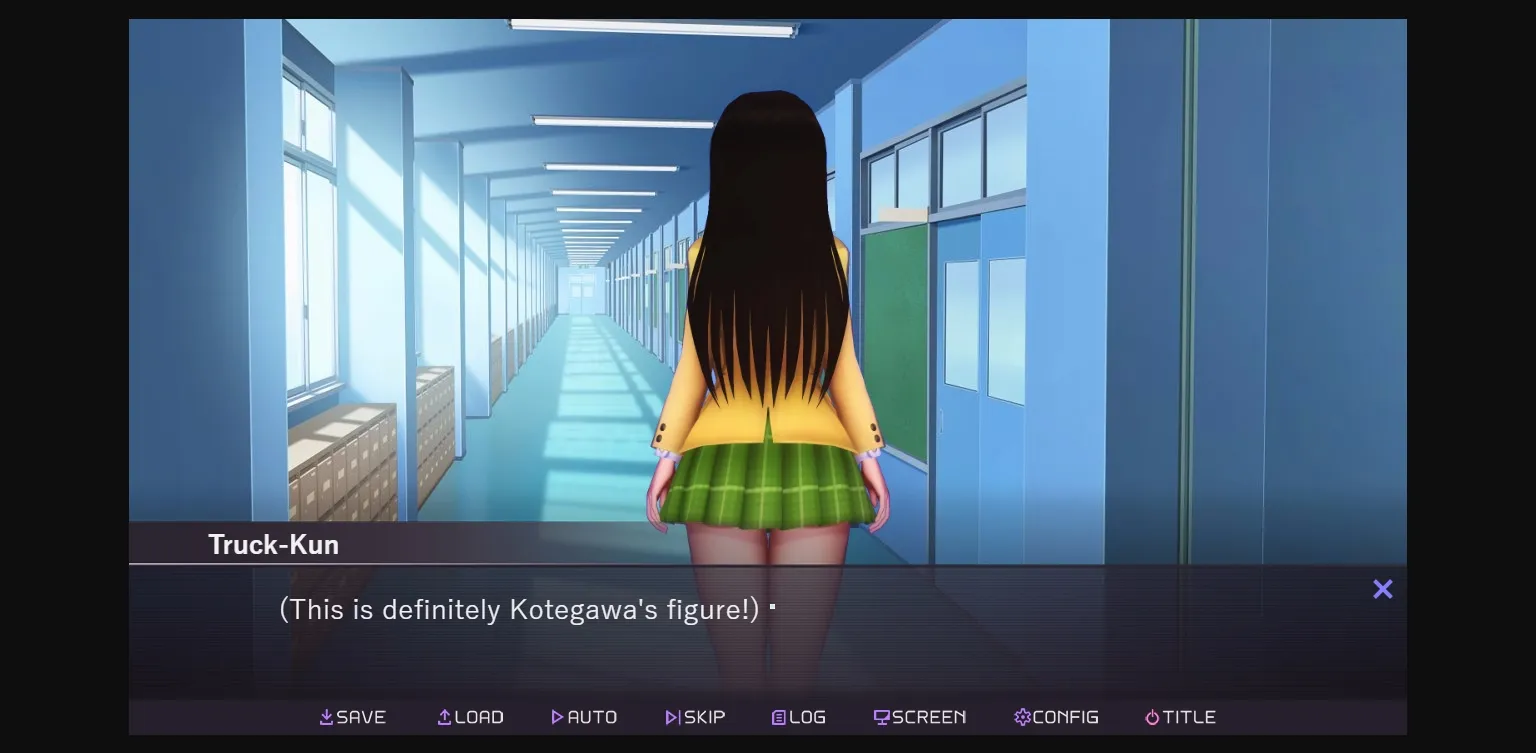Click the dialogue text to advance
The height and width of the screenshot is (753, 1536).
[520, 609]
